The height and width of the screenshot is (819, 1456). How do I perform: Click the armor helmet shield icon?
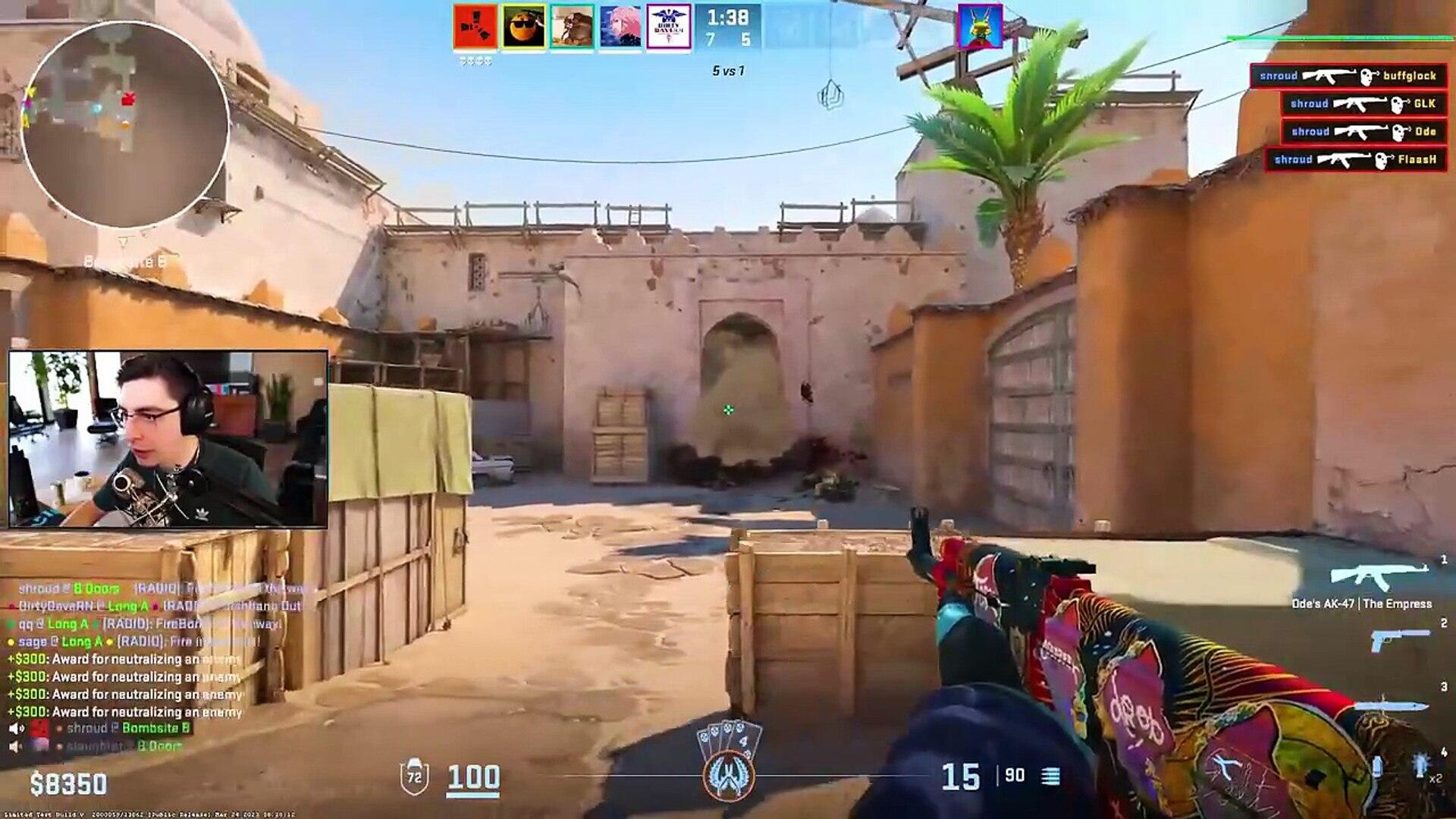pyautogui.click(x=415, y=777)
